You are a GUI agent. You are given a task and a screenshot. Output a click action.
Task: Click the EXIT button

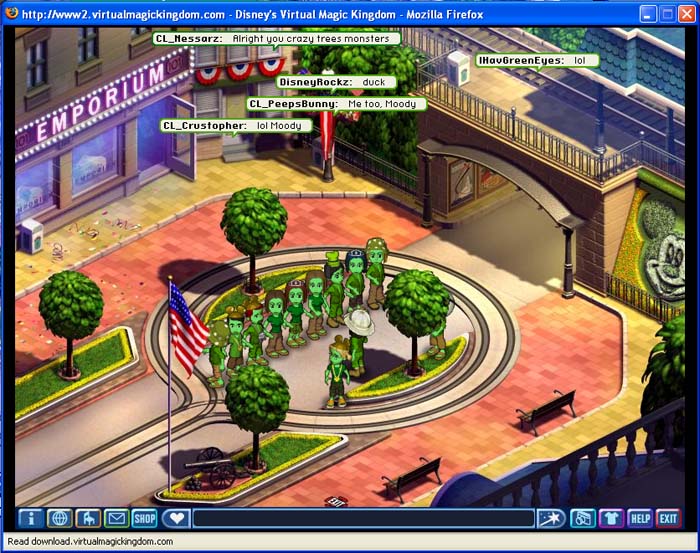click(x=668, y=518)
